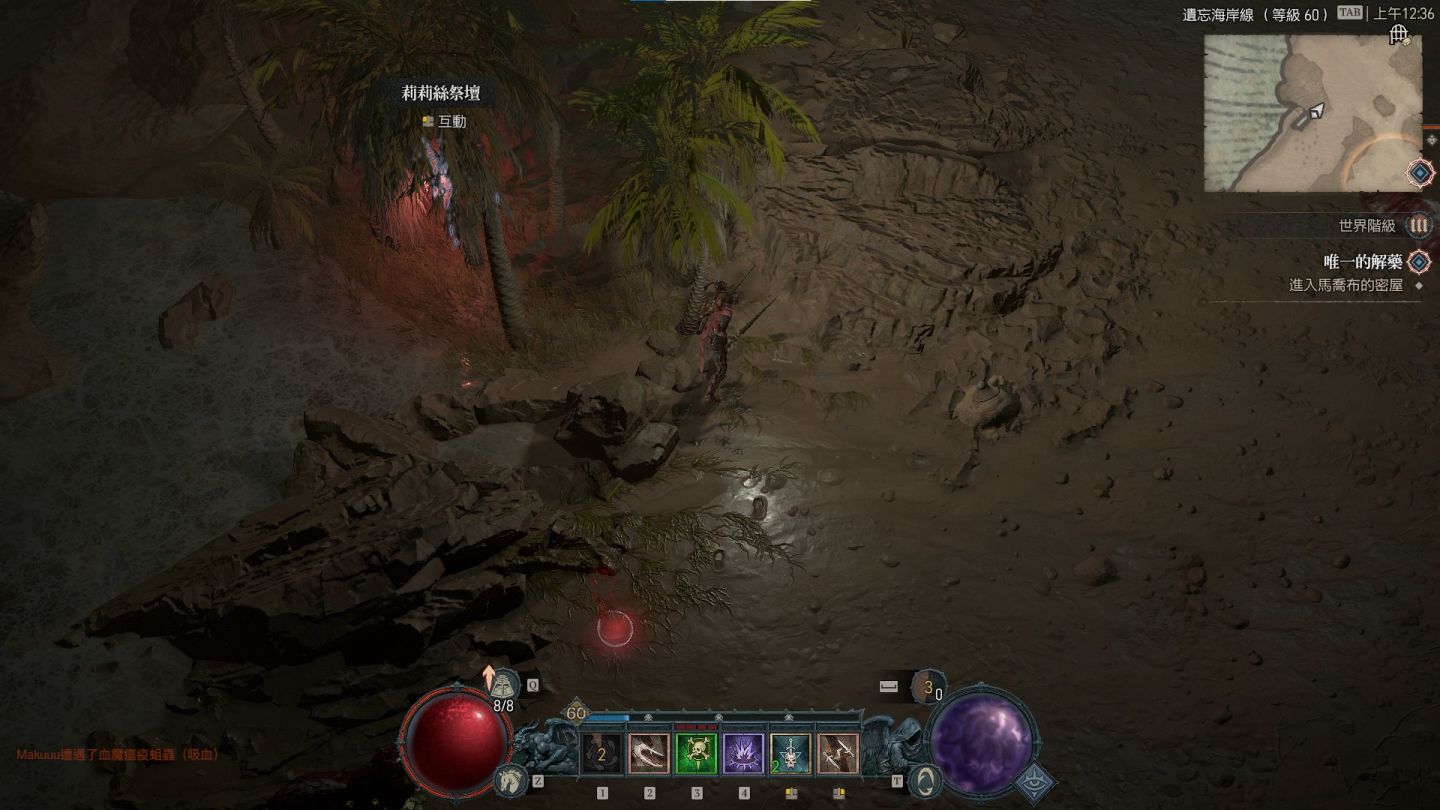Screen dimensions: 1440x810
Task: Click the quest marker on minimap edge
Action: pyautogui.click(x=1420, y=173)
